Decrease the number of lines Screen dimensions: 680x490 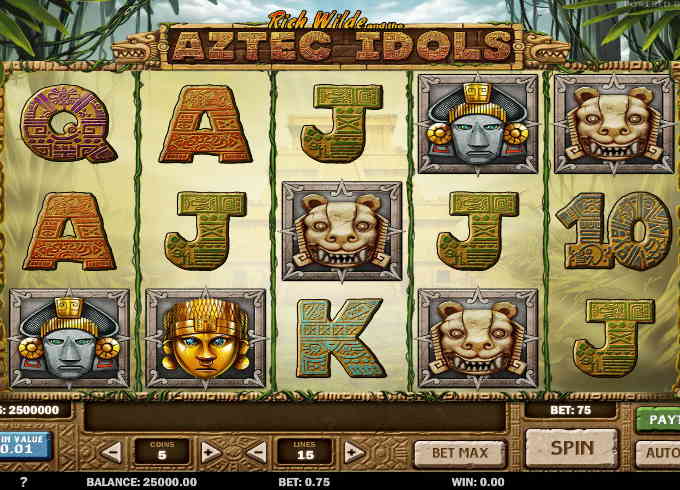(x=256, y=452)
